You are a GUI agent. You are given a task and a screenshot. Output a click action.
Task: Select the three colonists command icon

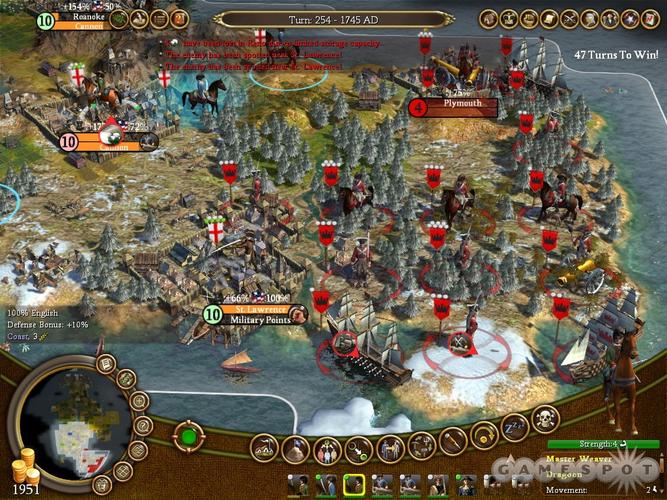325,449
